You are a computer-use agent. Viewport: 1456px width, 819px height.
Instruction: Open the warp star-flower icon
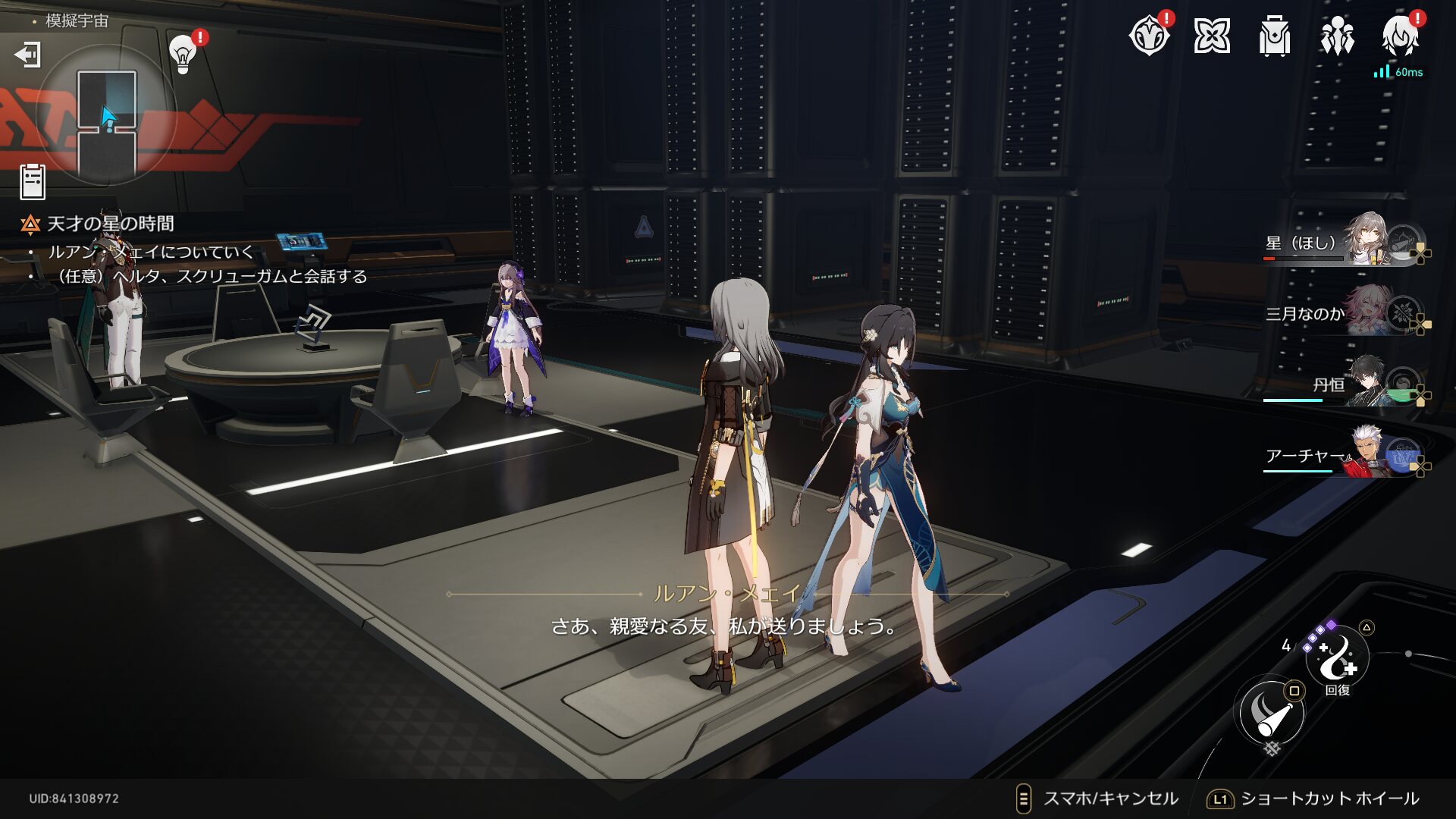coord(1212,36)
